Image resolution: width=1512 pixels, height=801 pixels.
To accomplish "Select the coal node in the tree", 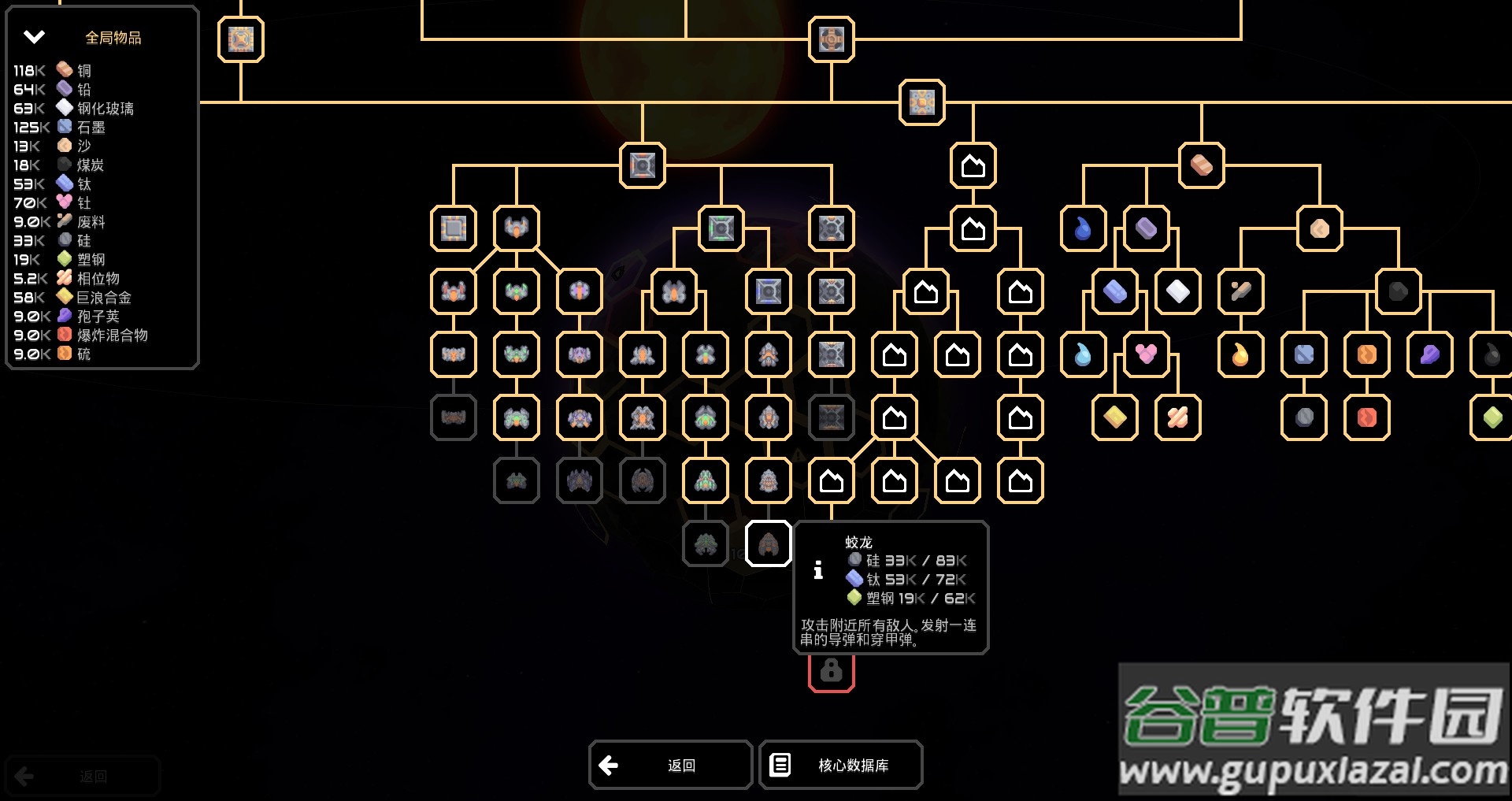I will [1398, 291].
